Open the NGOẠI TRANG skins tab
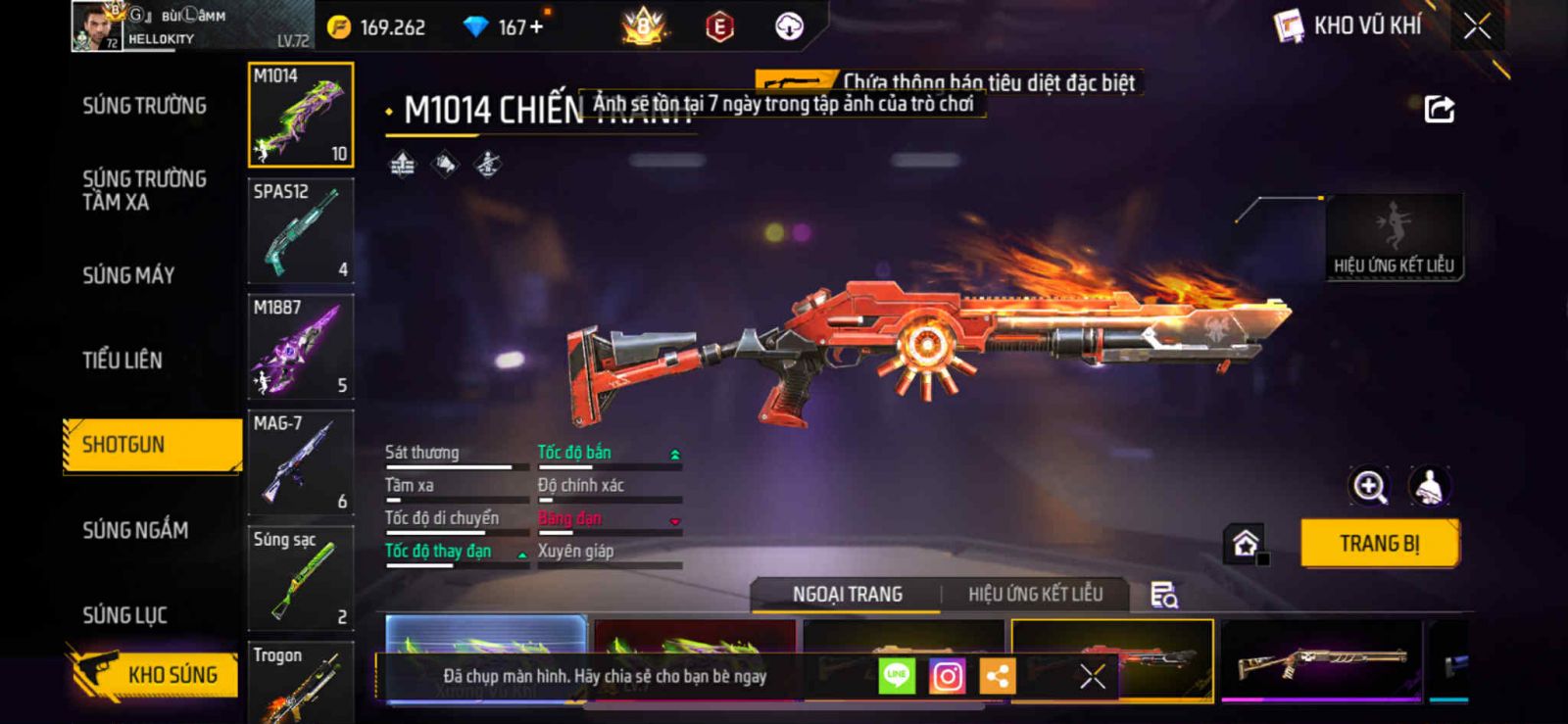 (x=847, y=595)
